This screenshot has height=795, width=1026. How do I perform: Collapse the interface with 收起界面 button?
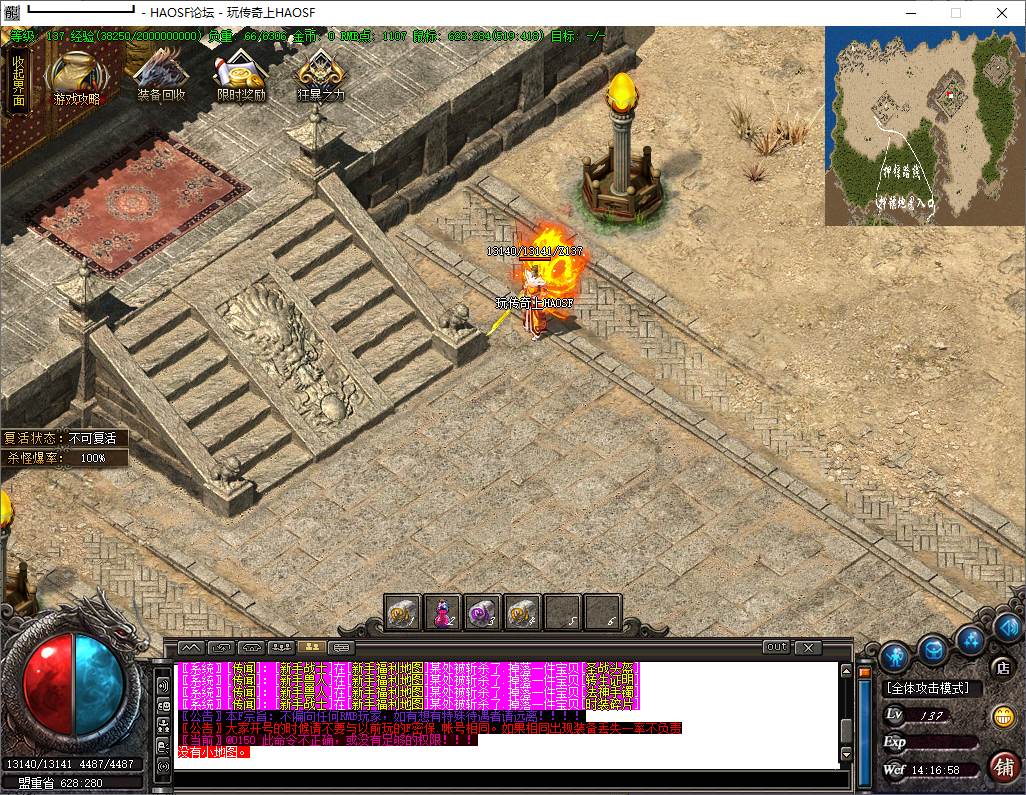coord(19,80)
